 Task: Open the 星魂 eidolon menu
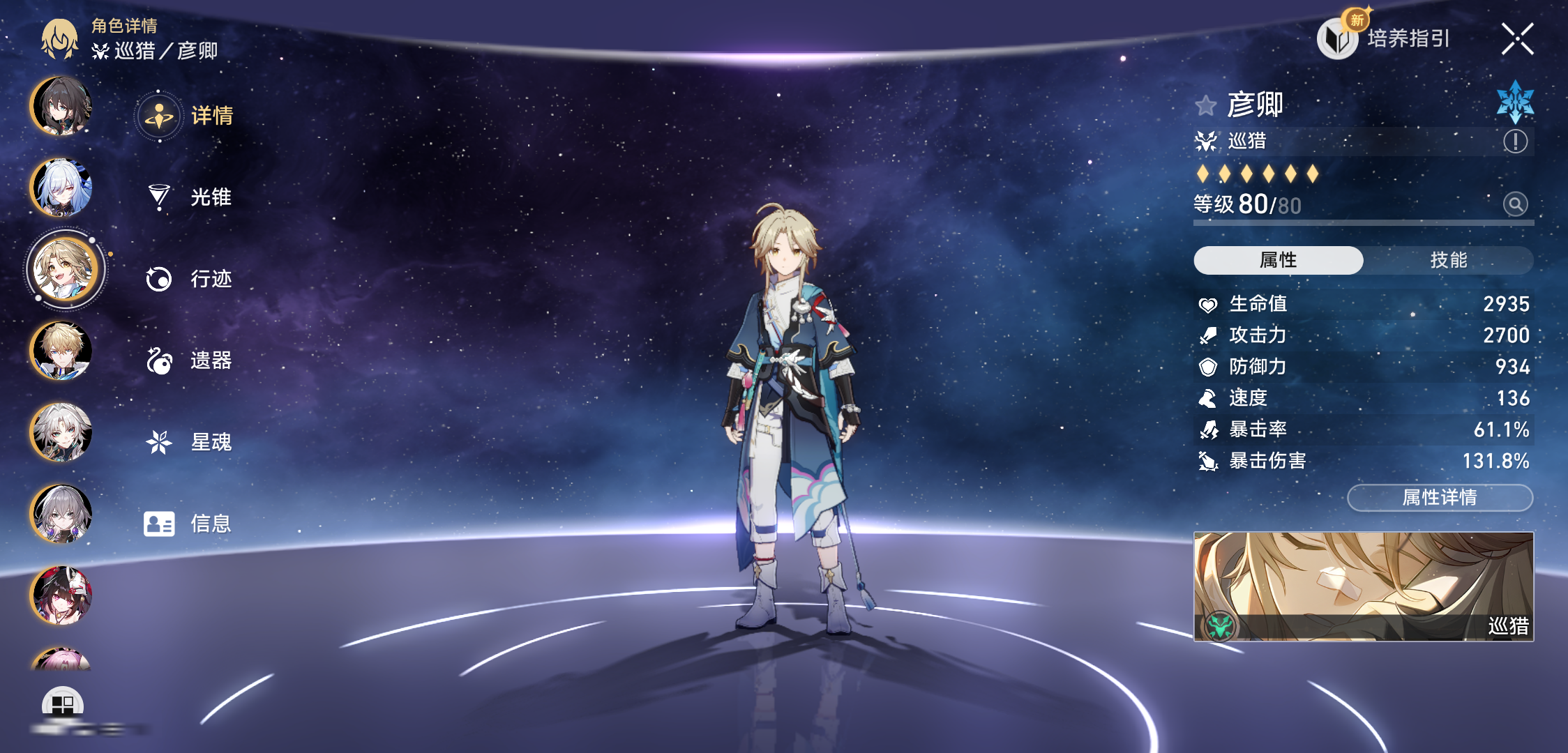[188, 442]
